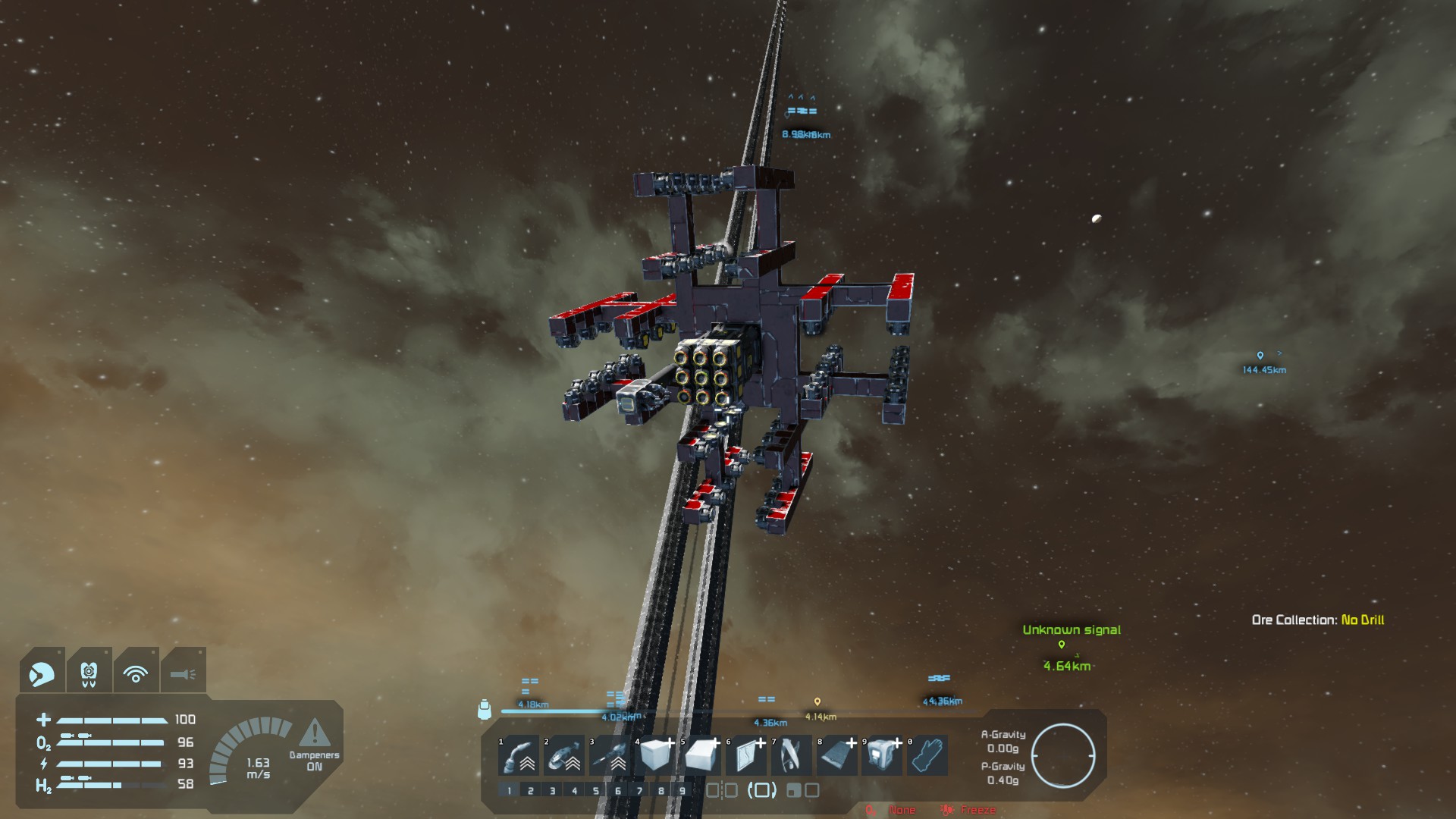Select the machine block in slot 9
The image size is (1456, 819).
click(883, 755)
